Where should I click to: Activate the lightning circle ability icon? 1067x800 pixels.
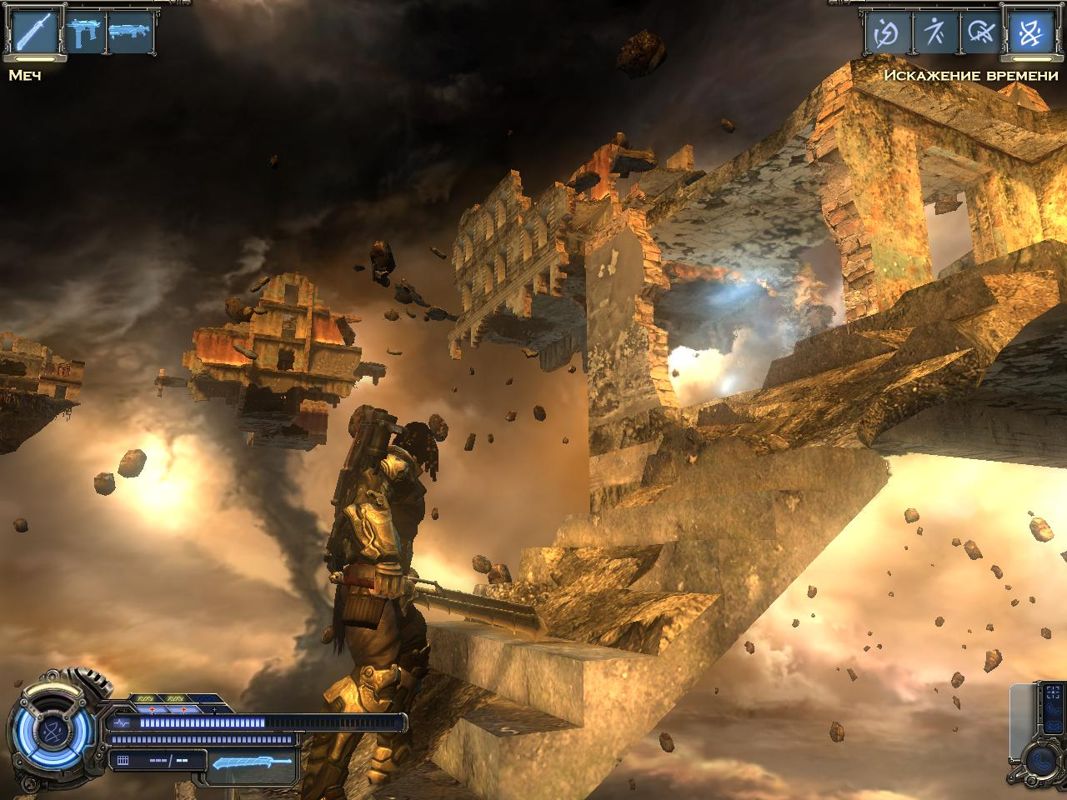click(x=887, y=33)
